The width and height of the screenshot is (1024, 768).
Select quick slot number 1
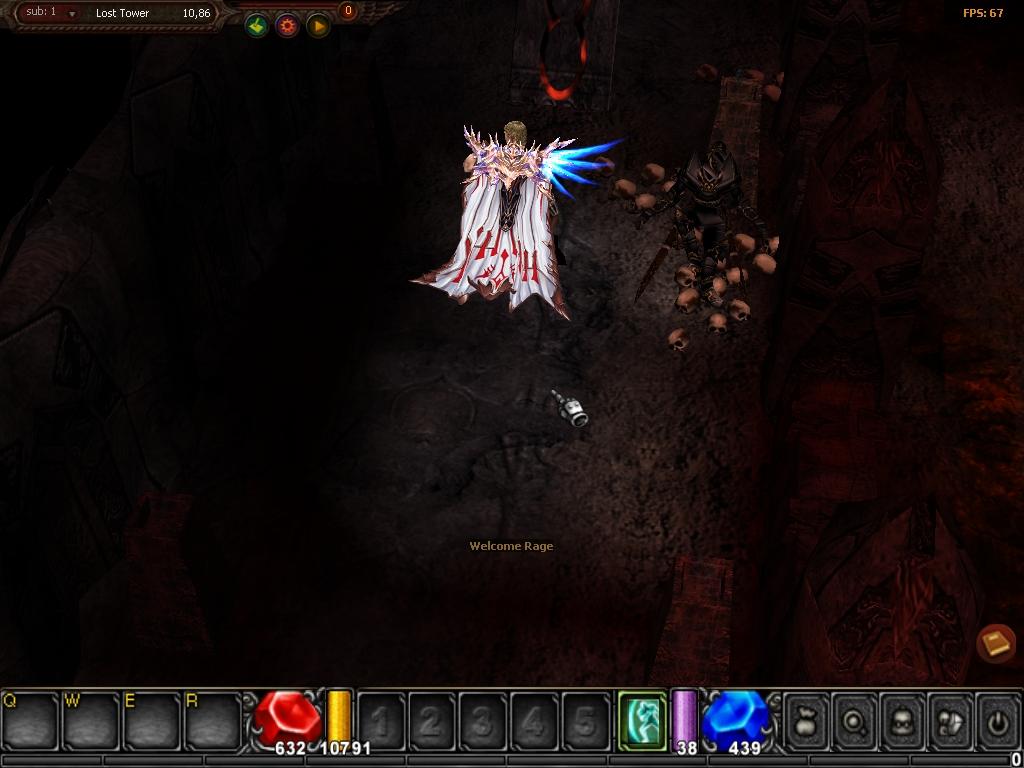[381, 721]
